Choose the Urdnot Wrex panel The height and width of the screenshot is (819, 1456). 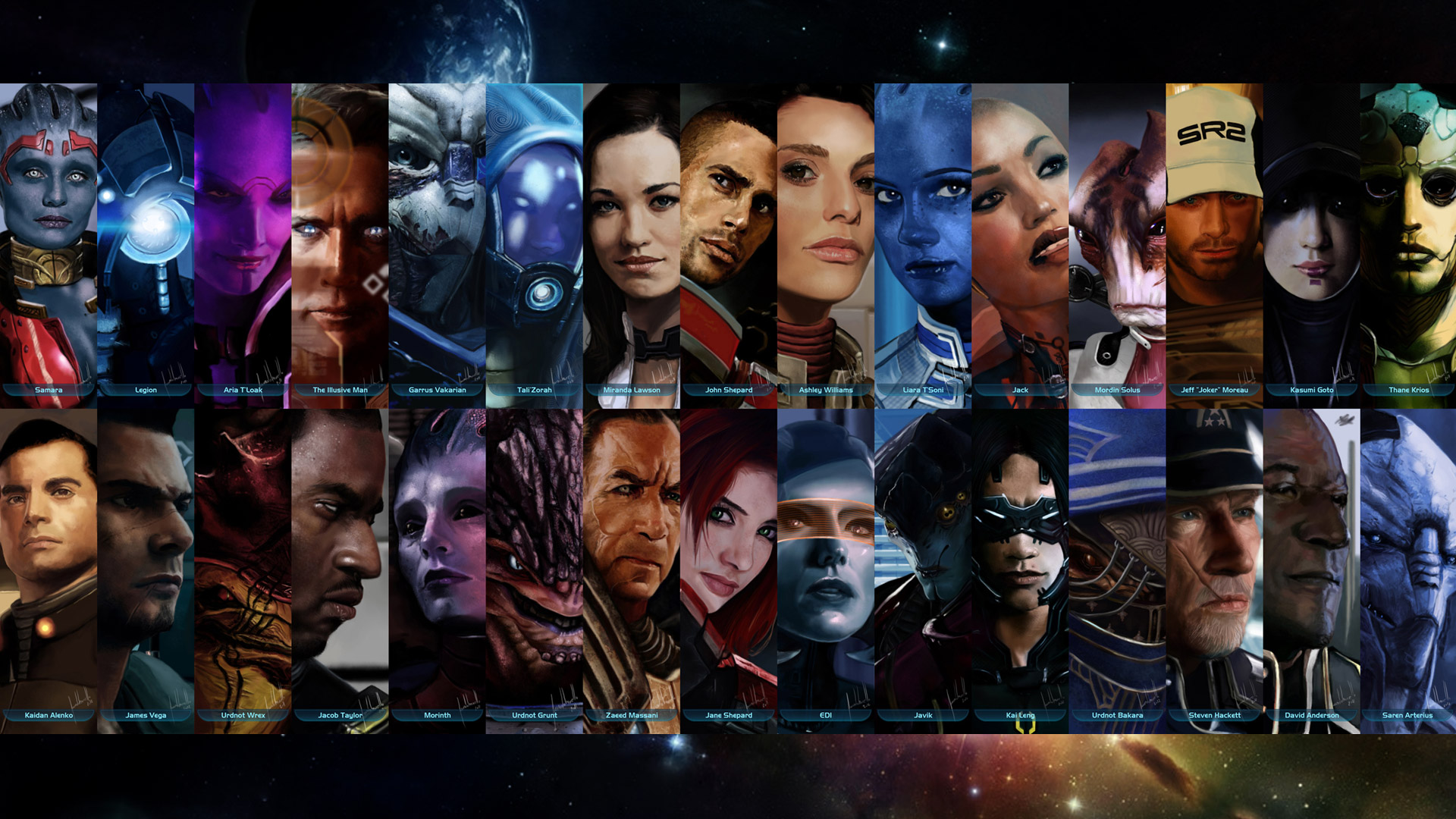(x=243, y=569)
